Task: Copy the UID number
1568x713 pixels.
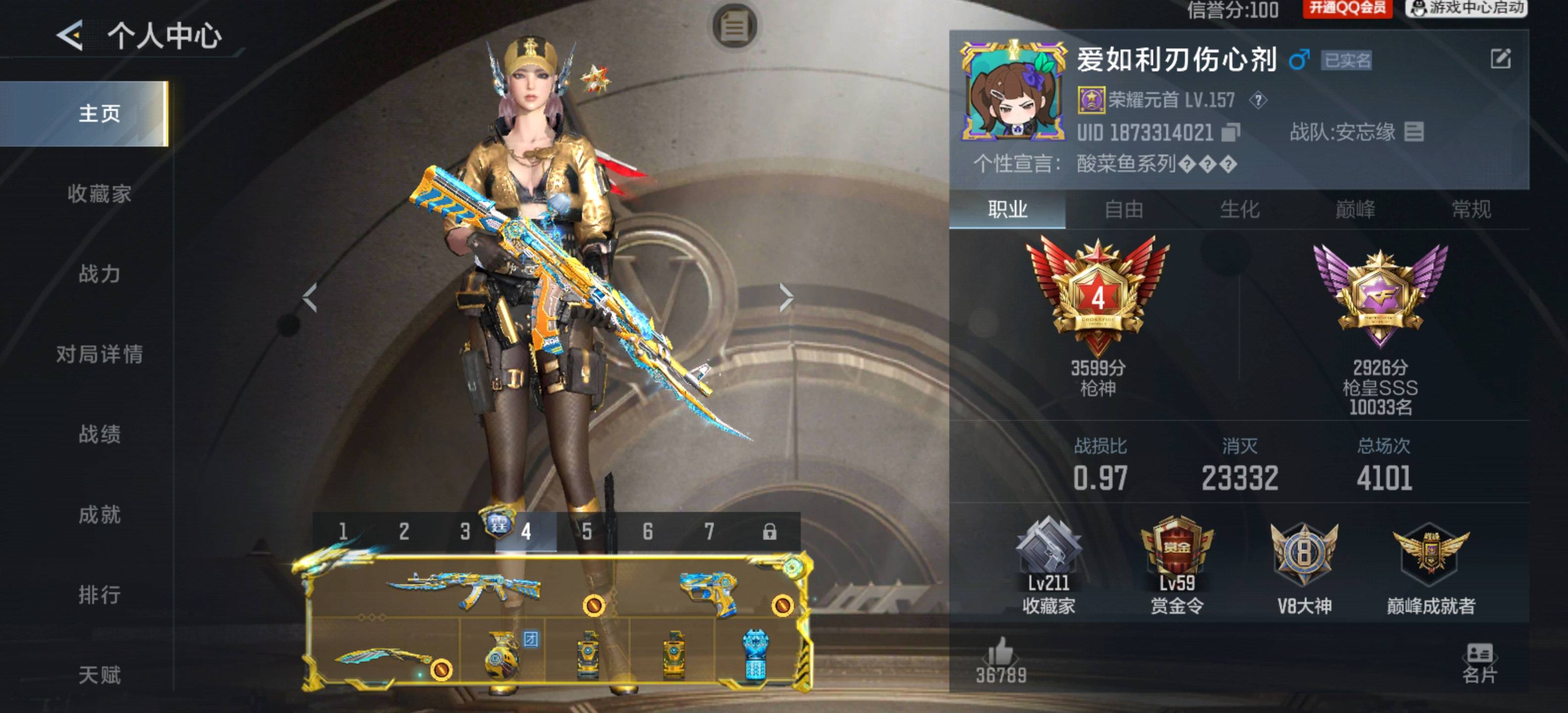Action: (x=1231, y=132)
